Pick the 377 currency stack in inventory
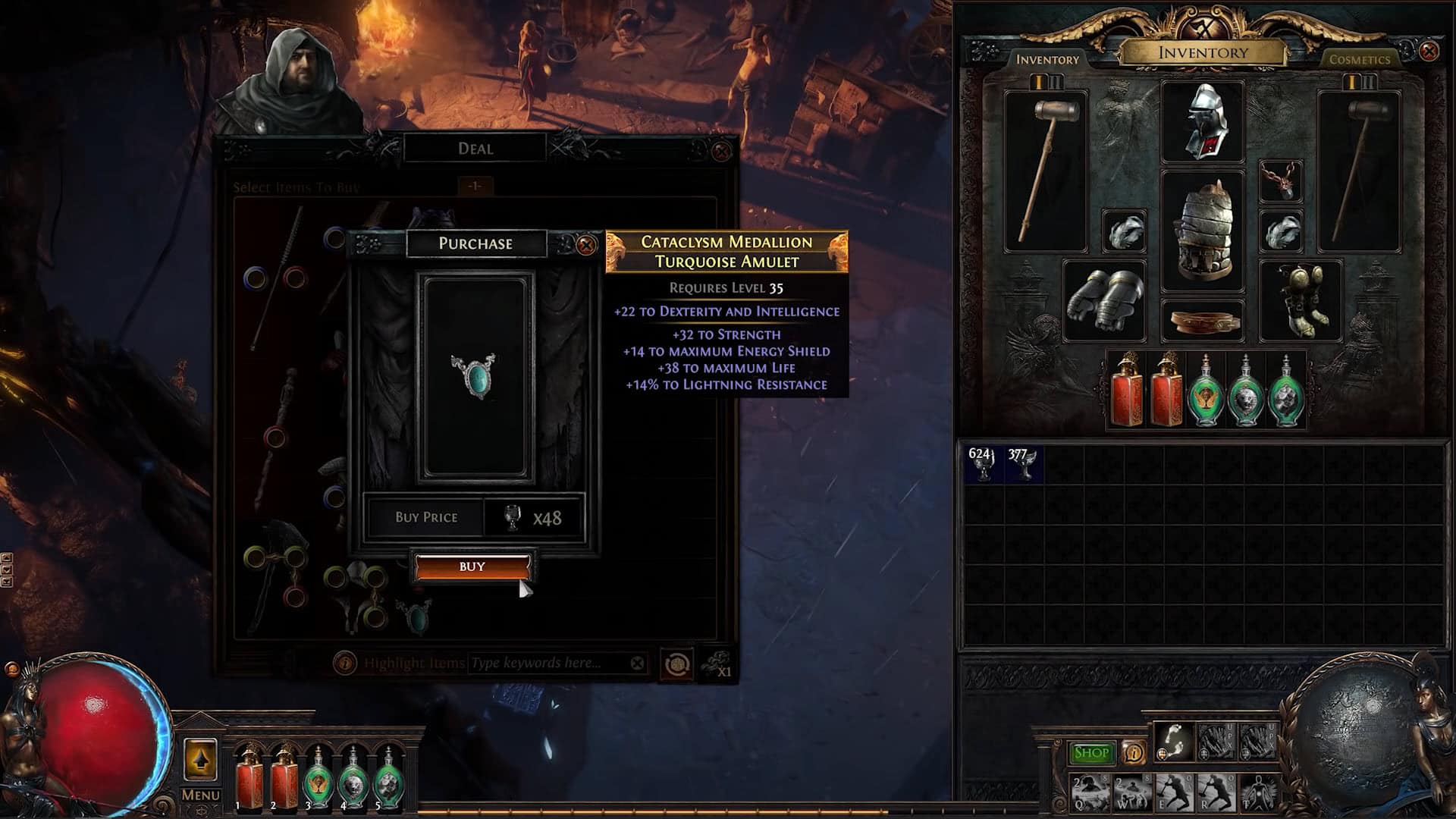Viewport: 1456px width, 819px height. click(x=1021, y=463)
